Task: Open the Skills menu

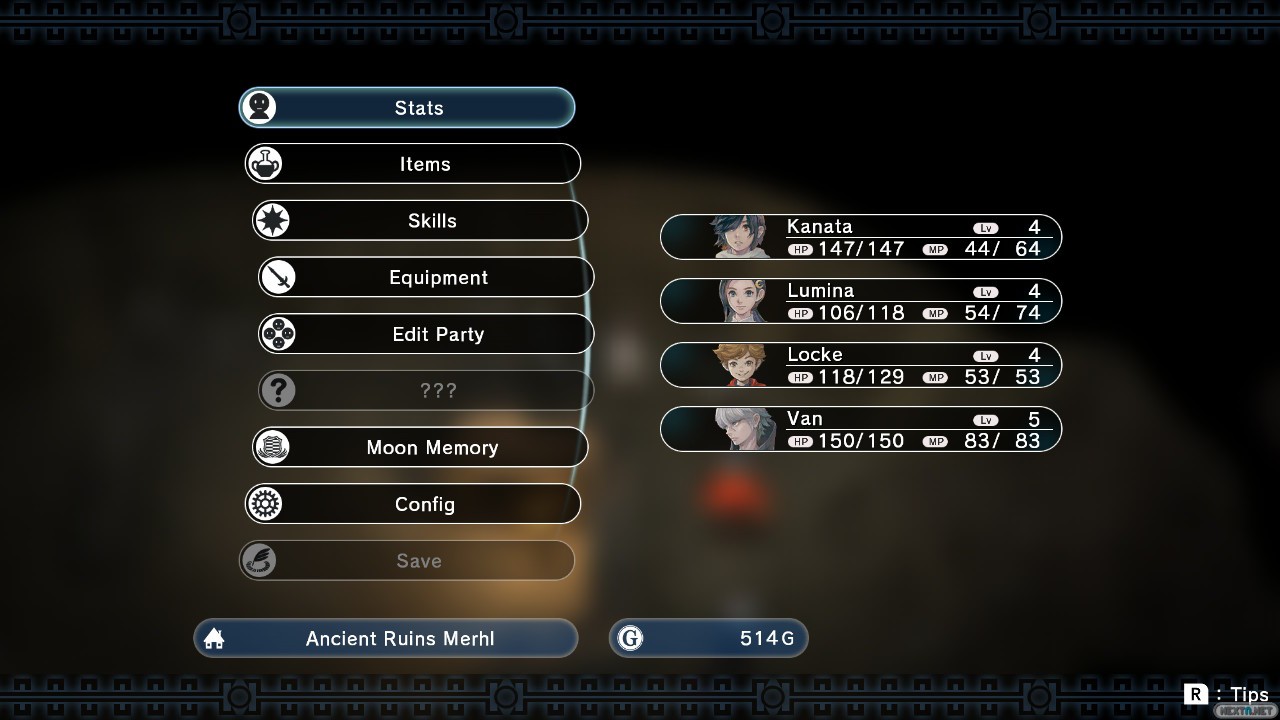Action: click(420, 221)
